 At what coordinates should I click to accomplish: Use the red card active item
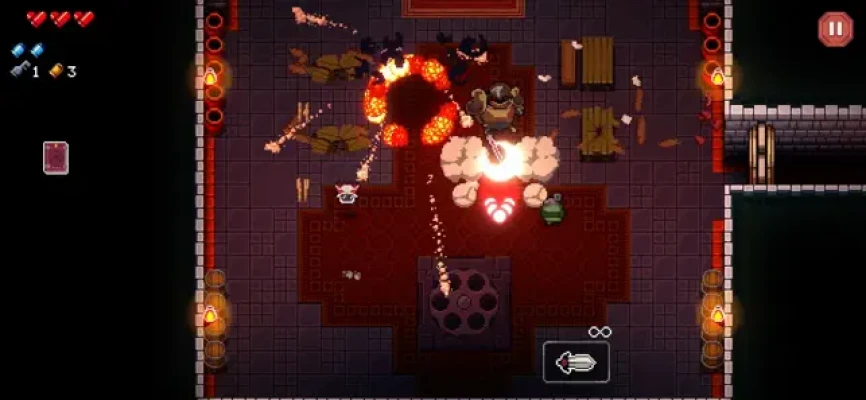point(56,158)
